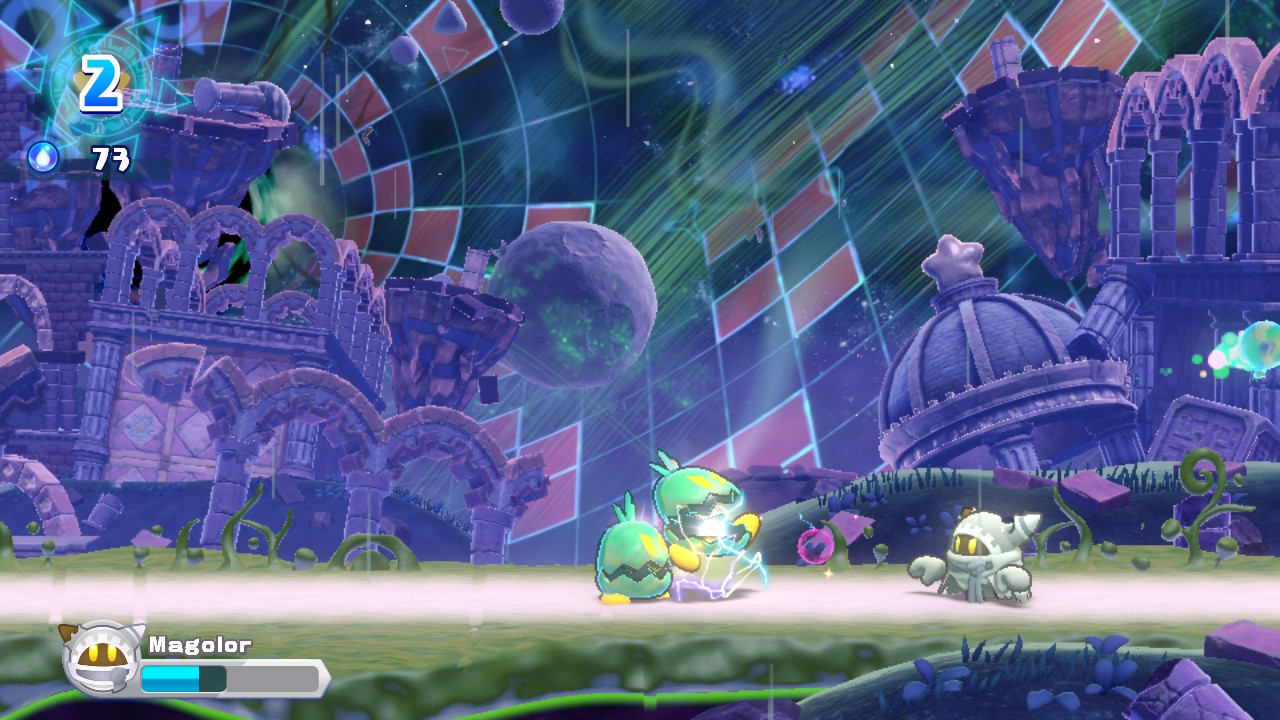Select the blue droplet point-star counter icon
Viewport: 1280px width, 720px height.
point(41,157)
